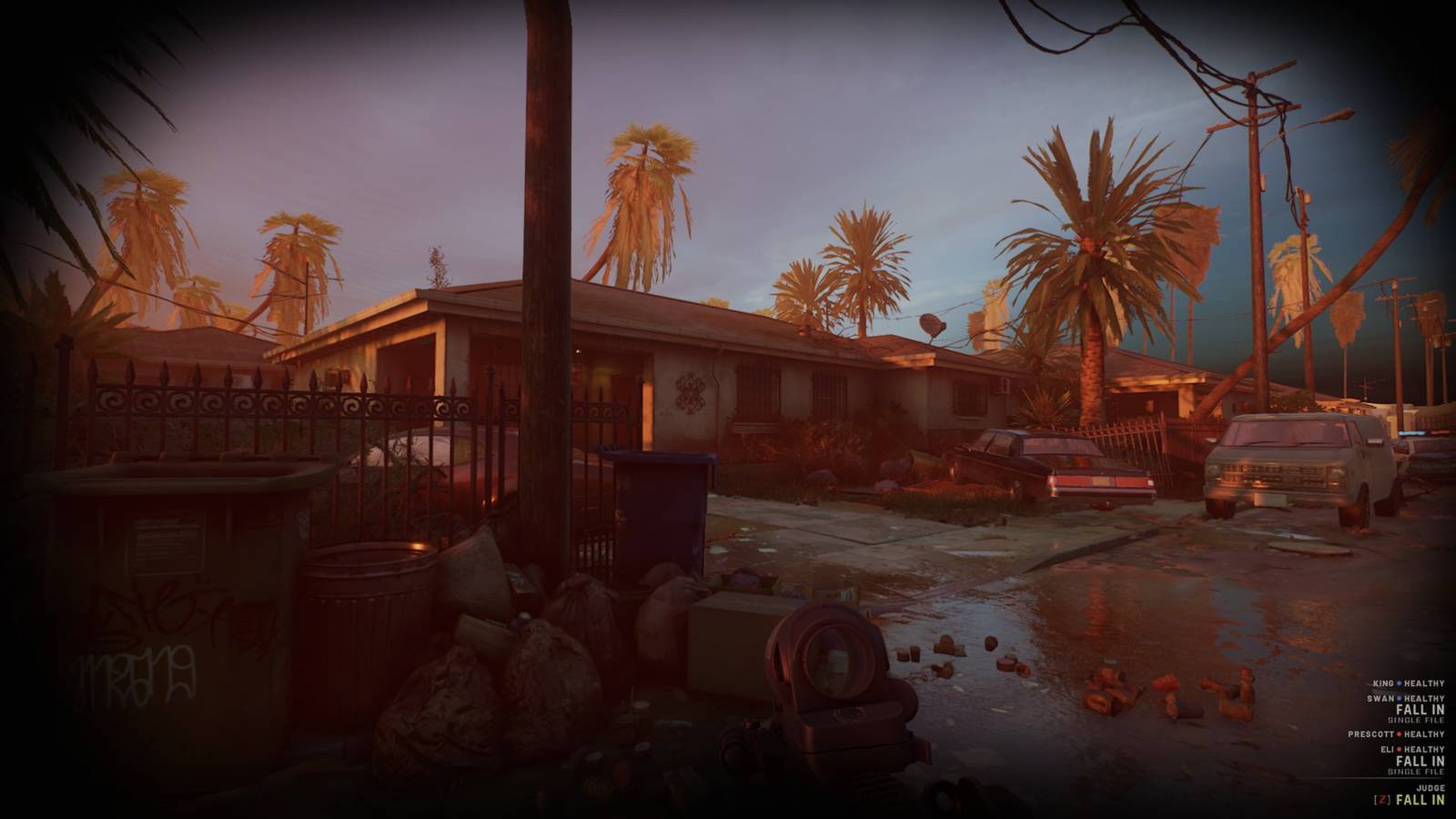This screenshot has width=1456, height=819.
Task: Toggle KING's HEALTHY status label
Action: [x=1423, y=683]
